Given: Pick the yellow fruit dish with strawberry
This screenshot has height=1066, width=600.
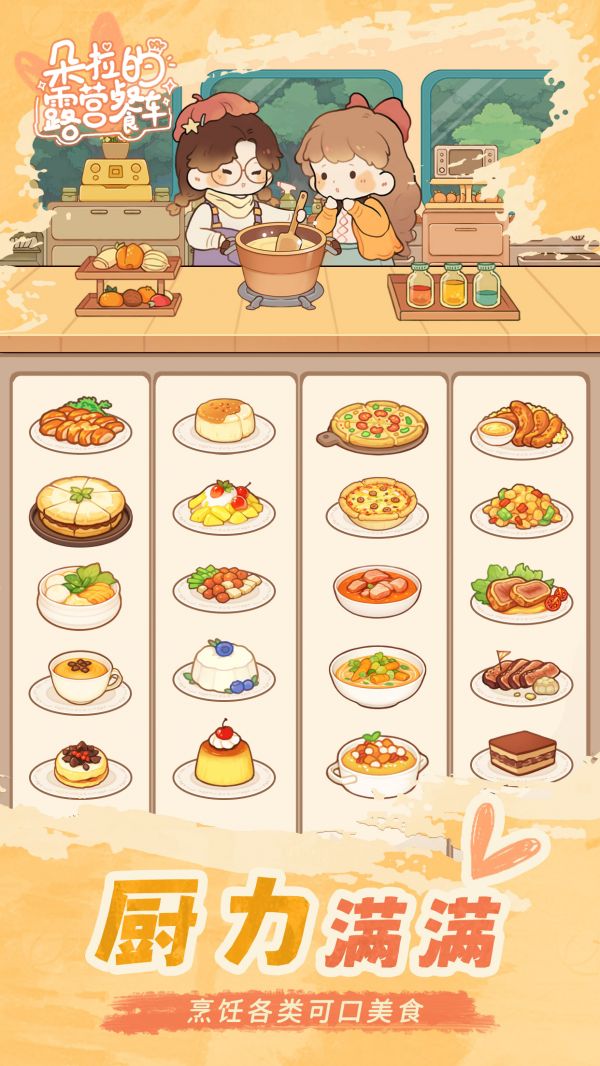Looking at the screenshot, I should point(224,507).
